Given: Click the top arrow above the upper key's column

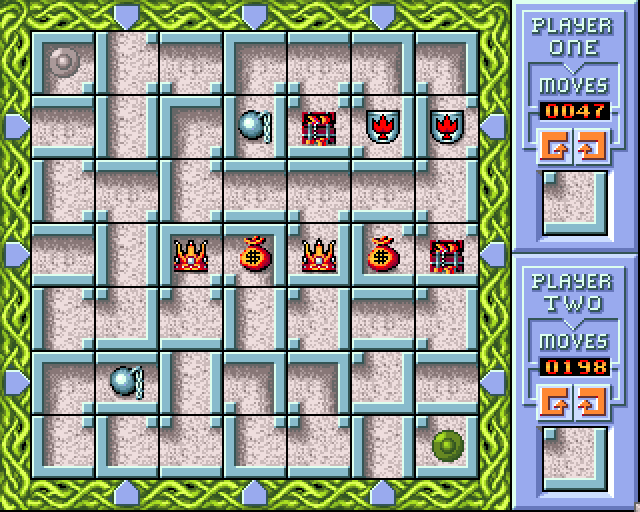Looking at the screenshot, I should [x=254, y=14].
